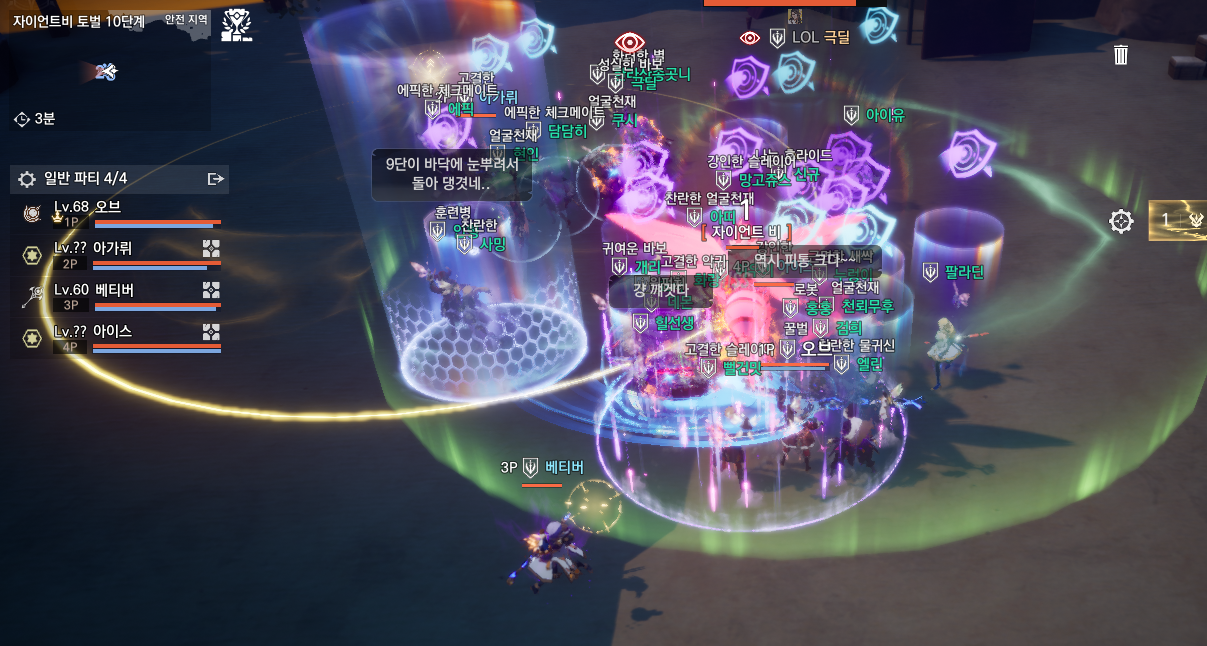Open the 자이언트비 토벌 10단계 quest title
The width and height of the screenshot is (1207, 646).
point(79,20)
